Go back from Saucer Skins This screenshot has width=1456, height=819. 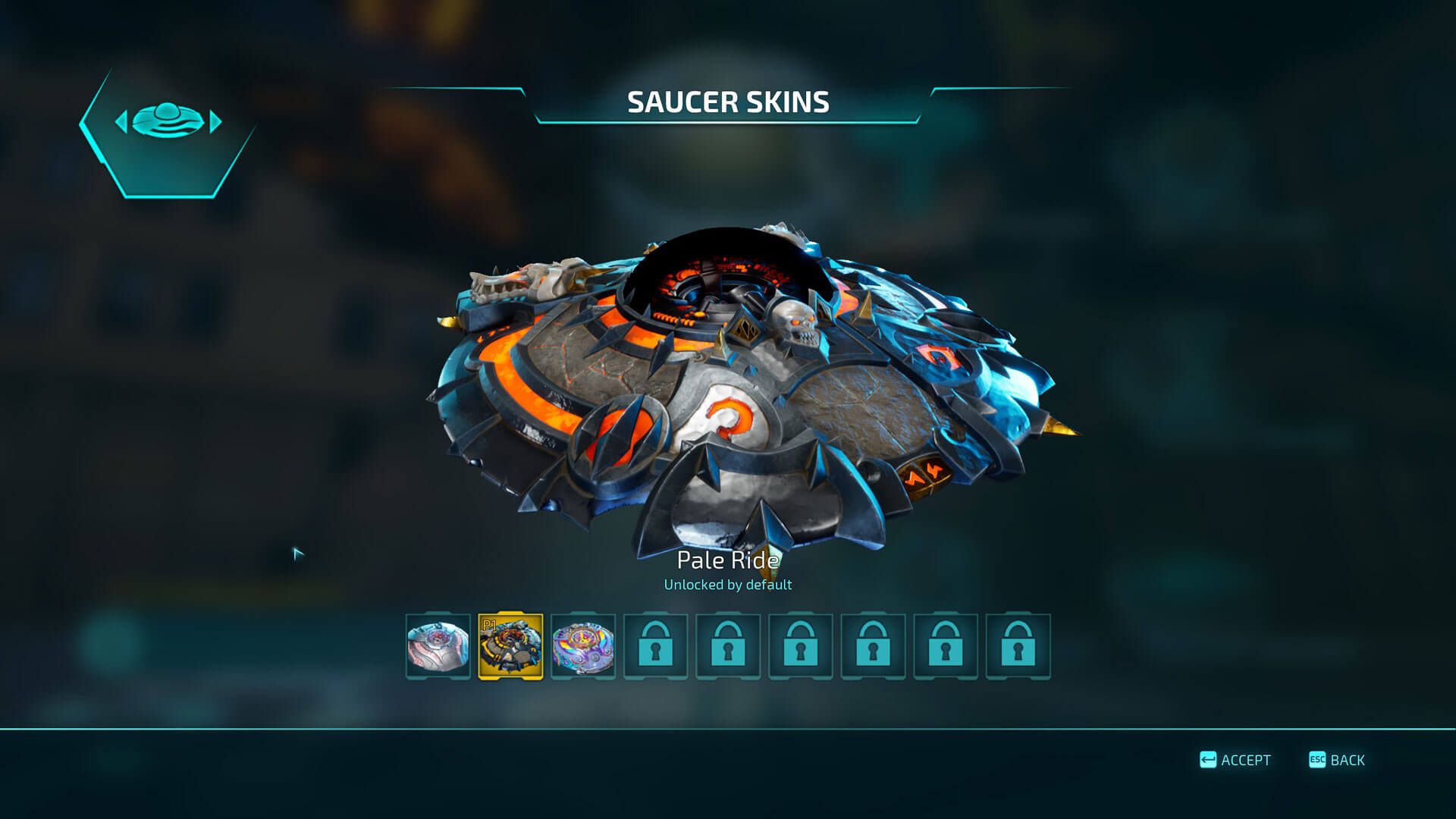click(1337, 760)
